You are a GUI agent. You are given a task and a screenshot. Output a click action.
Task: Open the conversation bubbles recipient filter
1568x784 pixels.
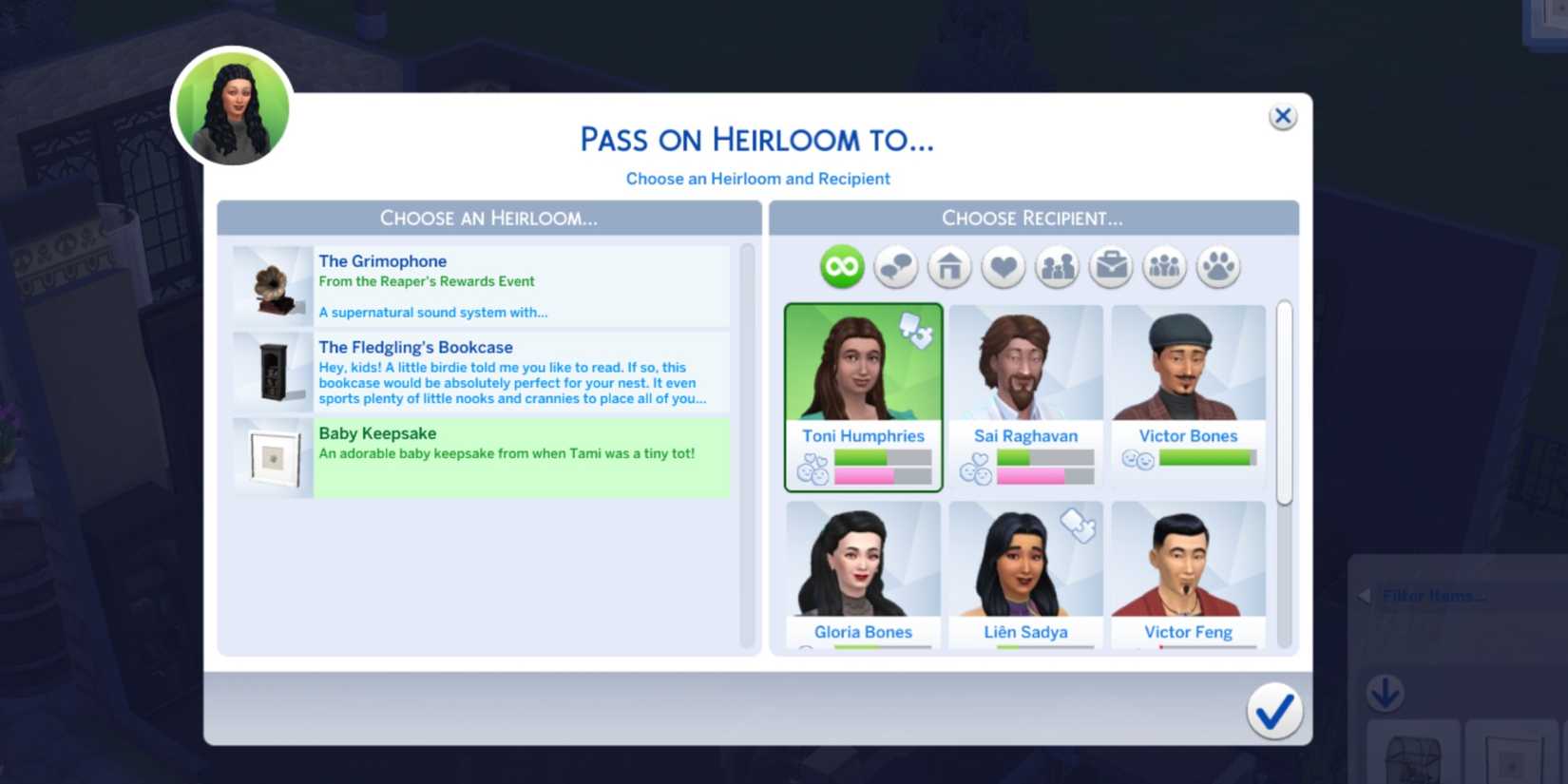(894, 267)
